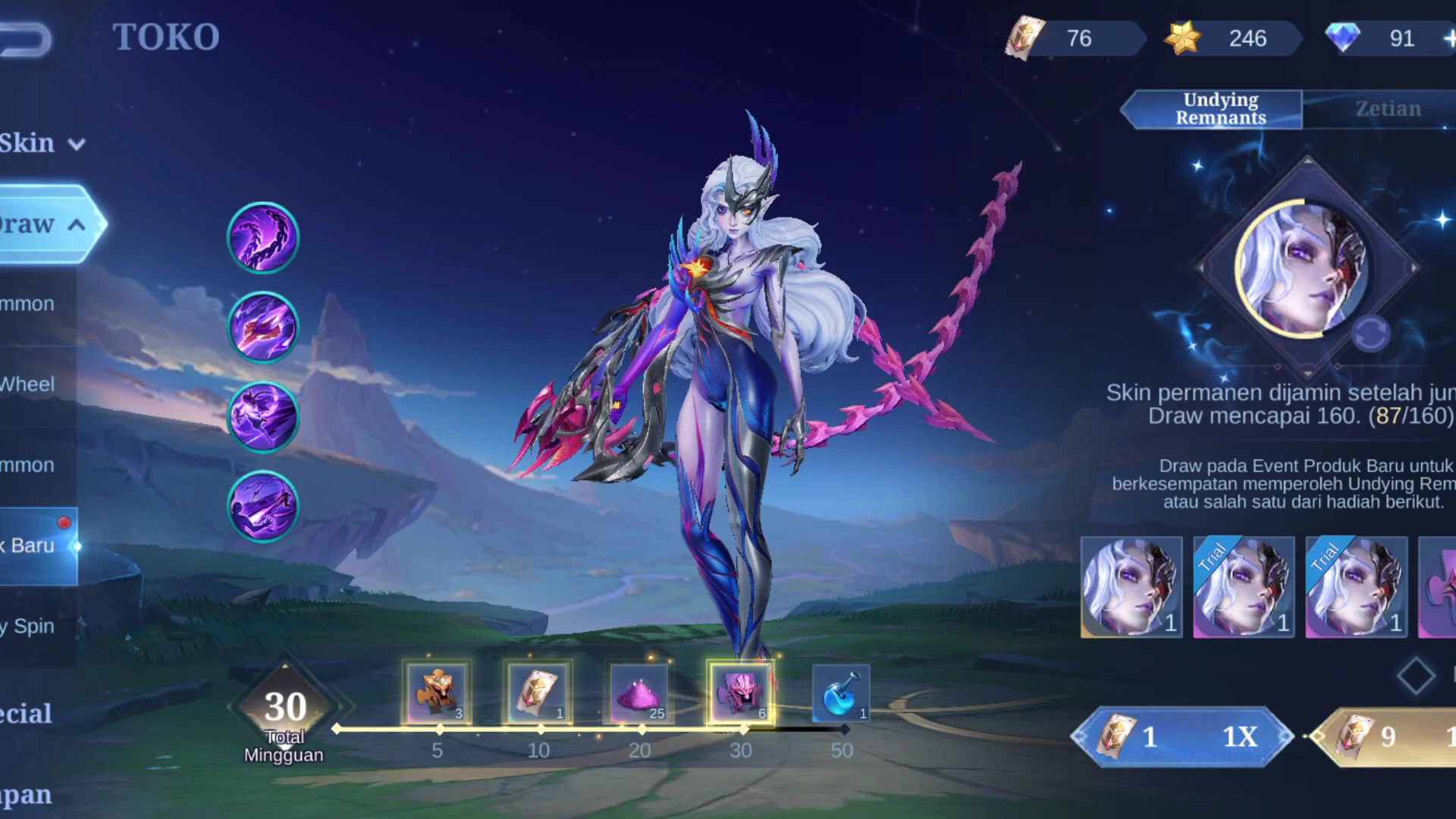Claim the 20-draw magic dust reward
The width and height of the screenshot is (1456, 819).
coord(639,692)
